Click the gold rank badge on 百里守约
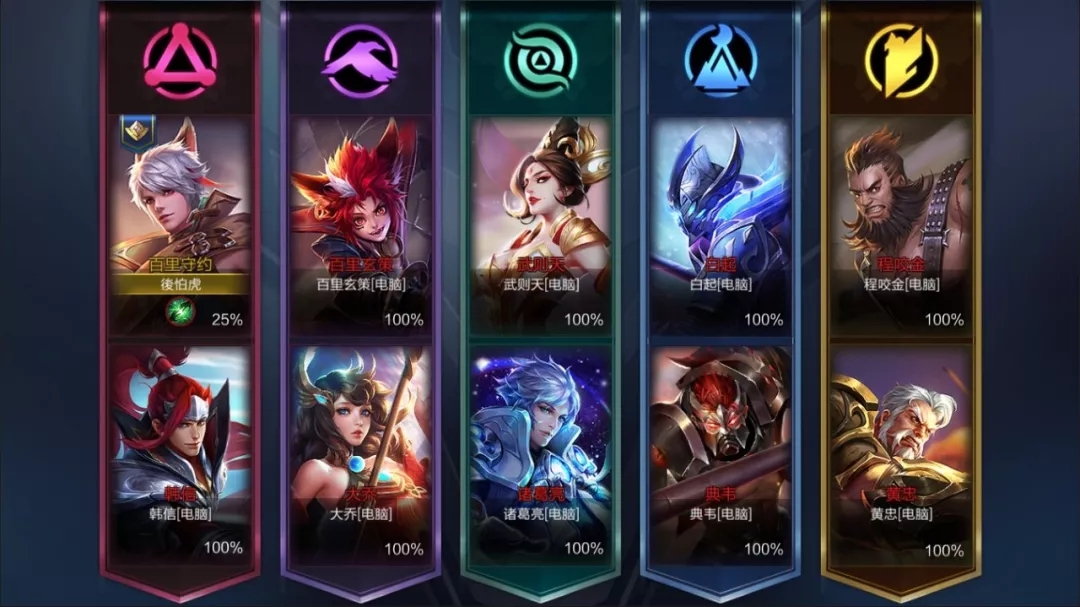Viewport: 1080px width, 607px height. click(x=136, y=131)
